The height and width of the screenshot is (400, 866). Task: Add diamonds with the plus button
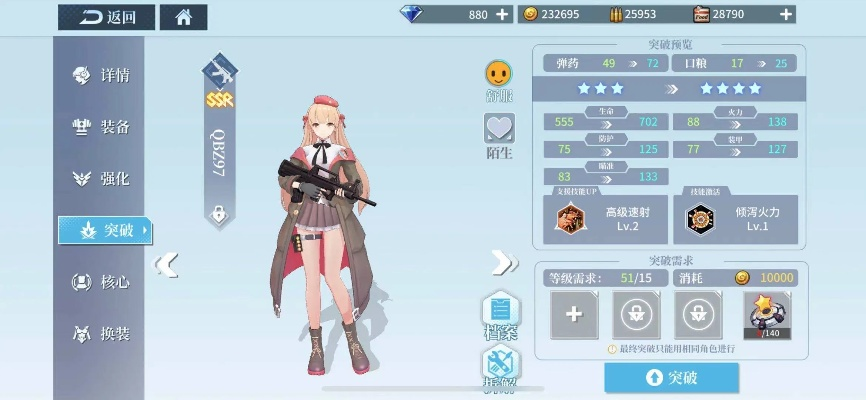click(x=502, y=14)
